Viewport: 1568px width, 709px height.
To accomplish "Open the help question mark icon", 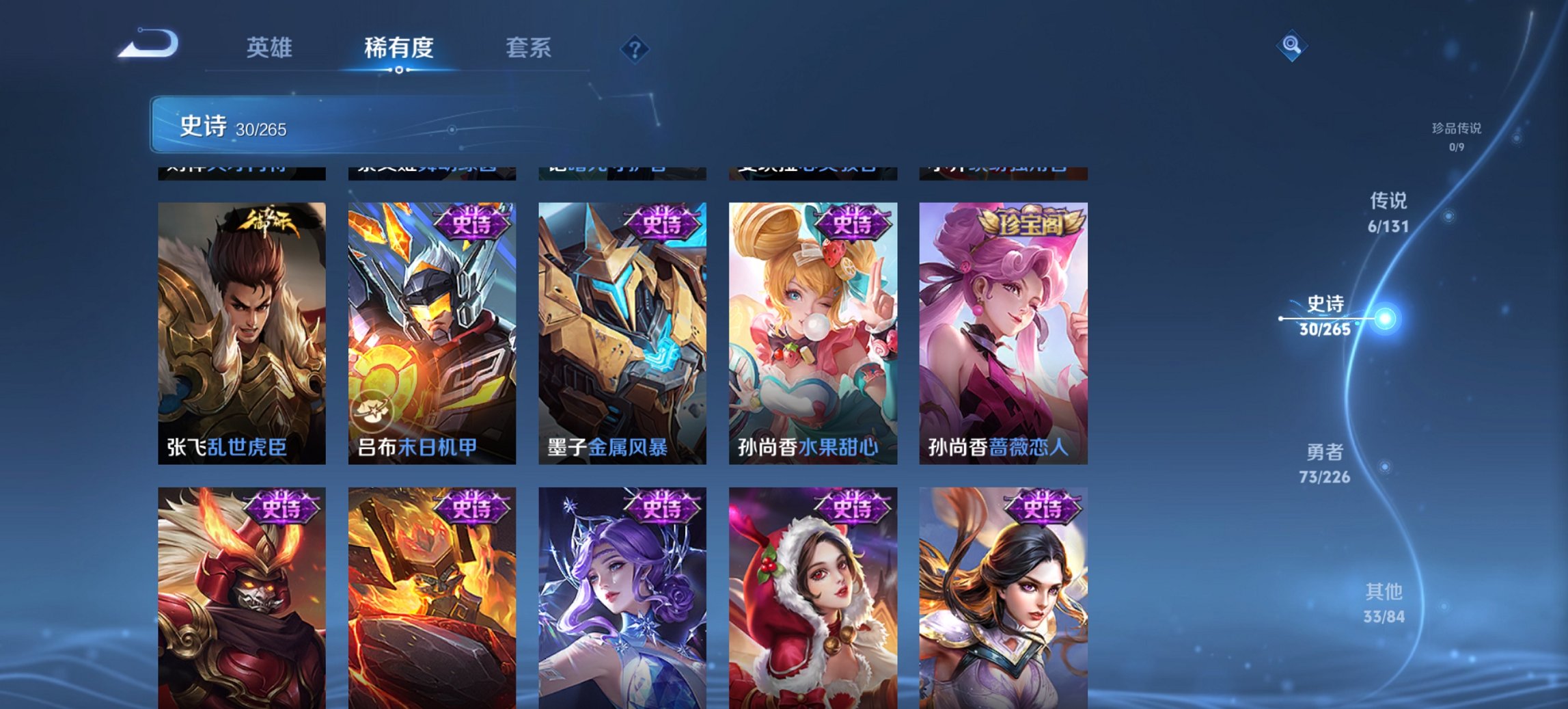I will point(635,48).
